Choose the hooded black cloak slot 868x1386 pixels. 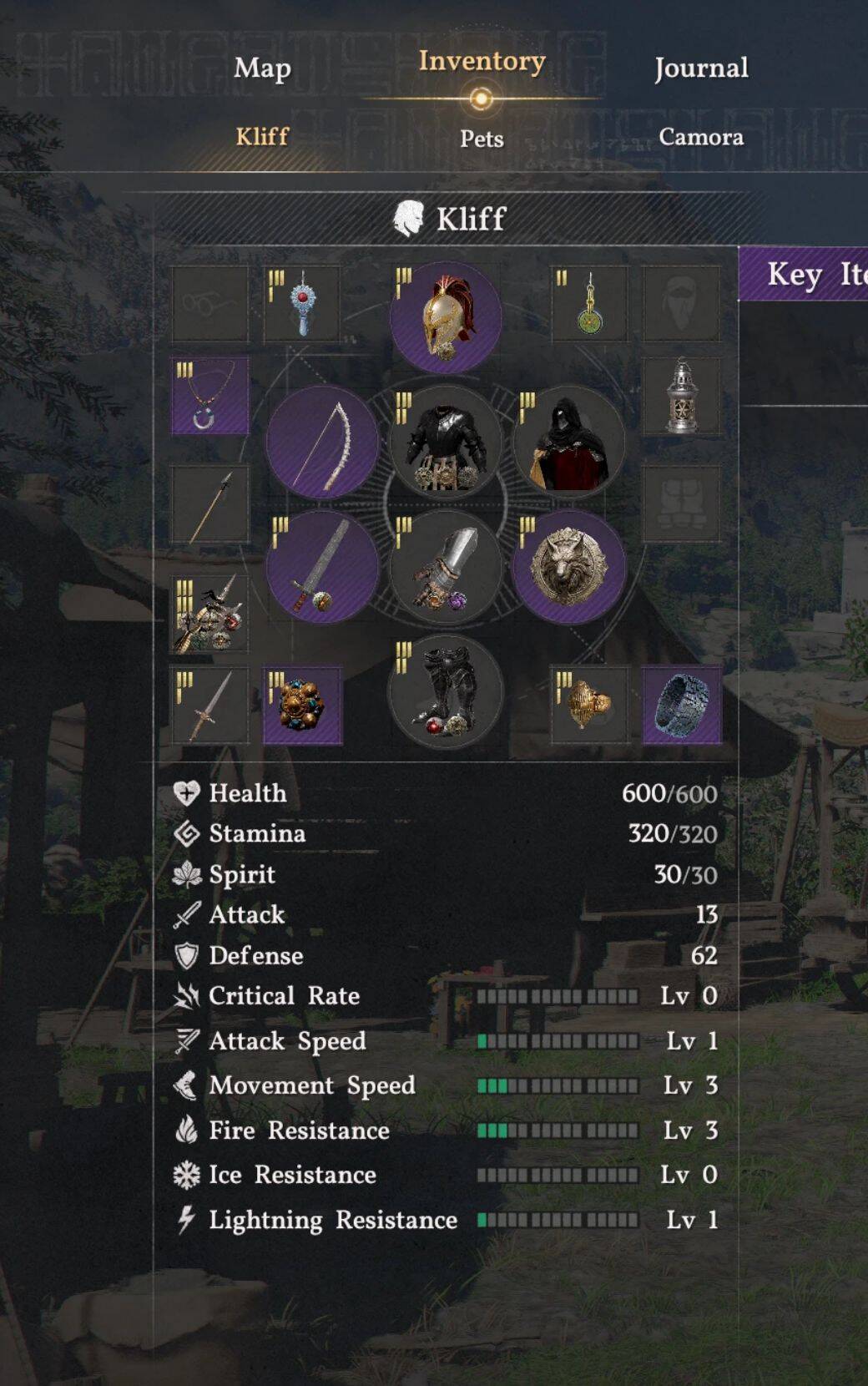[569, 443]
